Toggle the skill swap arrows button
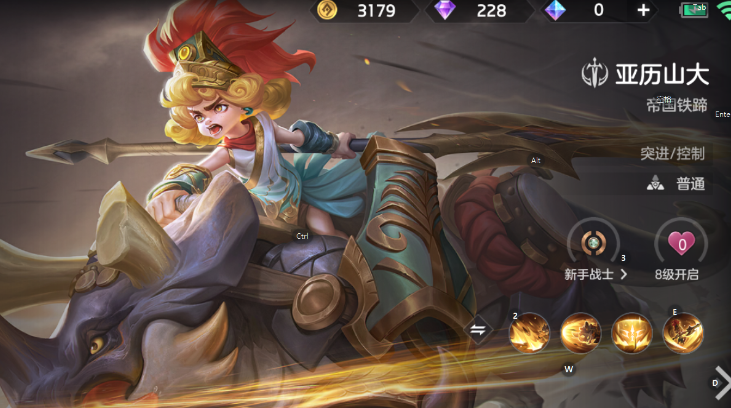The image size is (731, 408). point(479,330)
